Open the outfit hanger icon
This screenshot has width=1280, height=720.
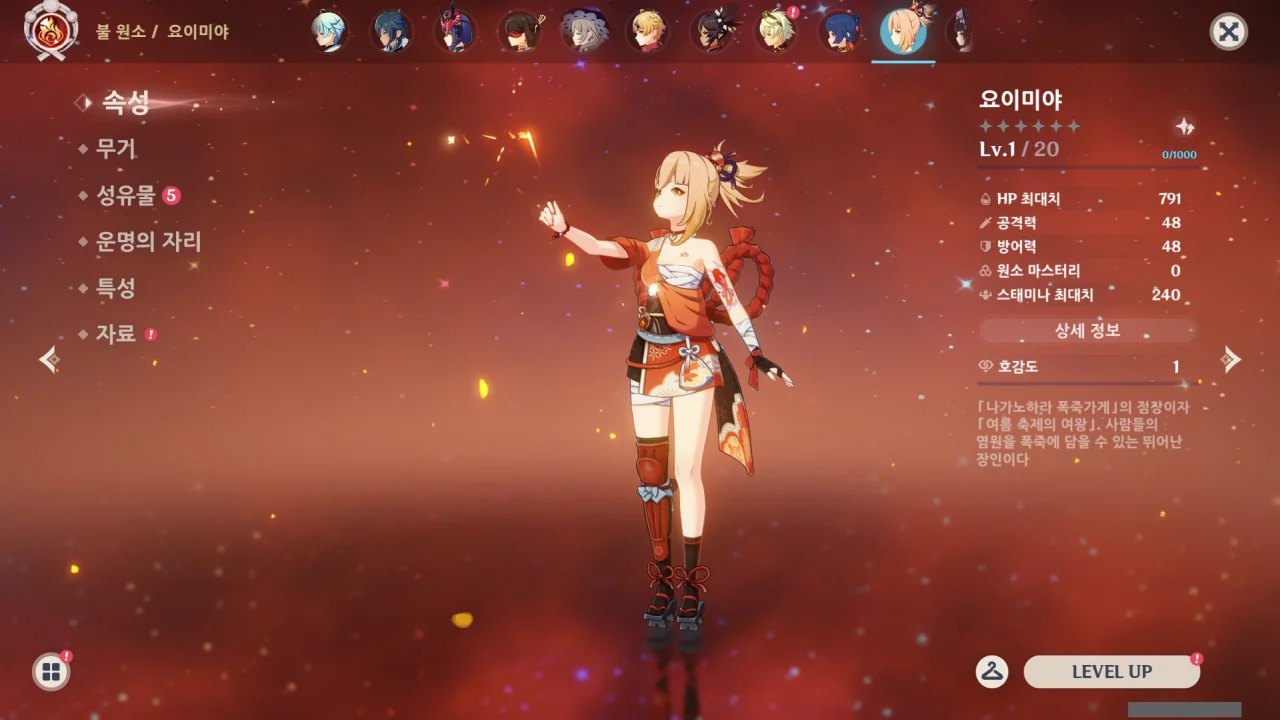pos(991,672)
